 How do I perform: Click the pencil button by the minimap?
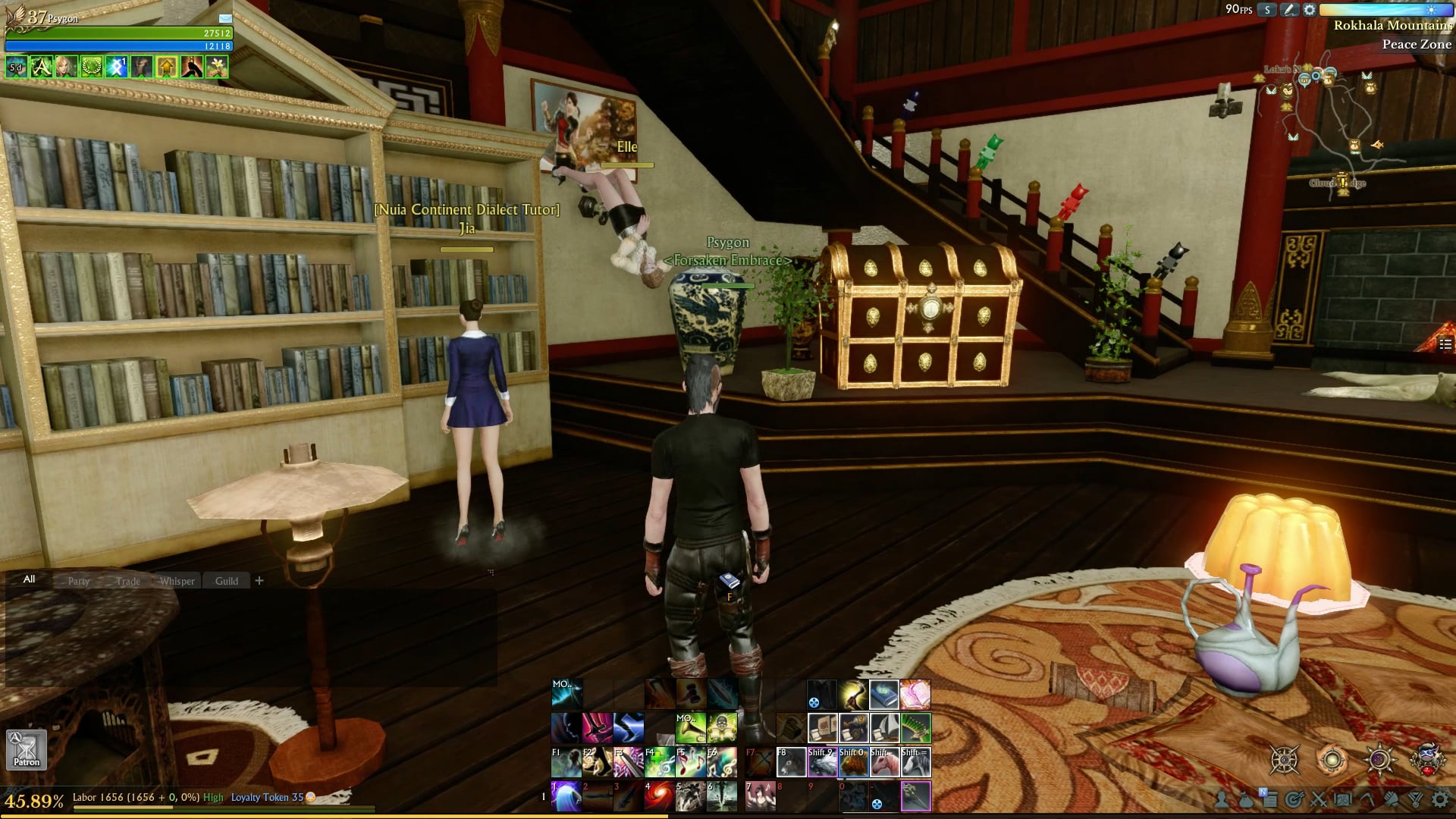(x=1288, y=10)
